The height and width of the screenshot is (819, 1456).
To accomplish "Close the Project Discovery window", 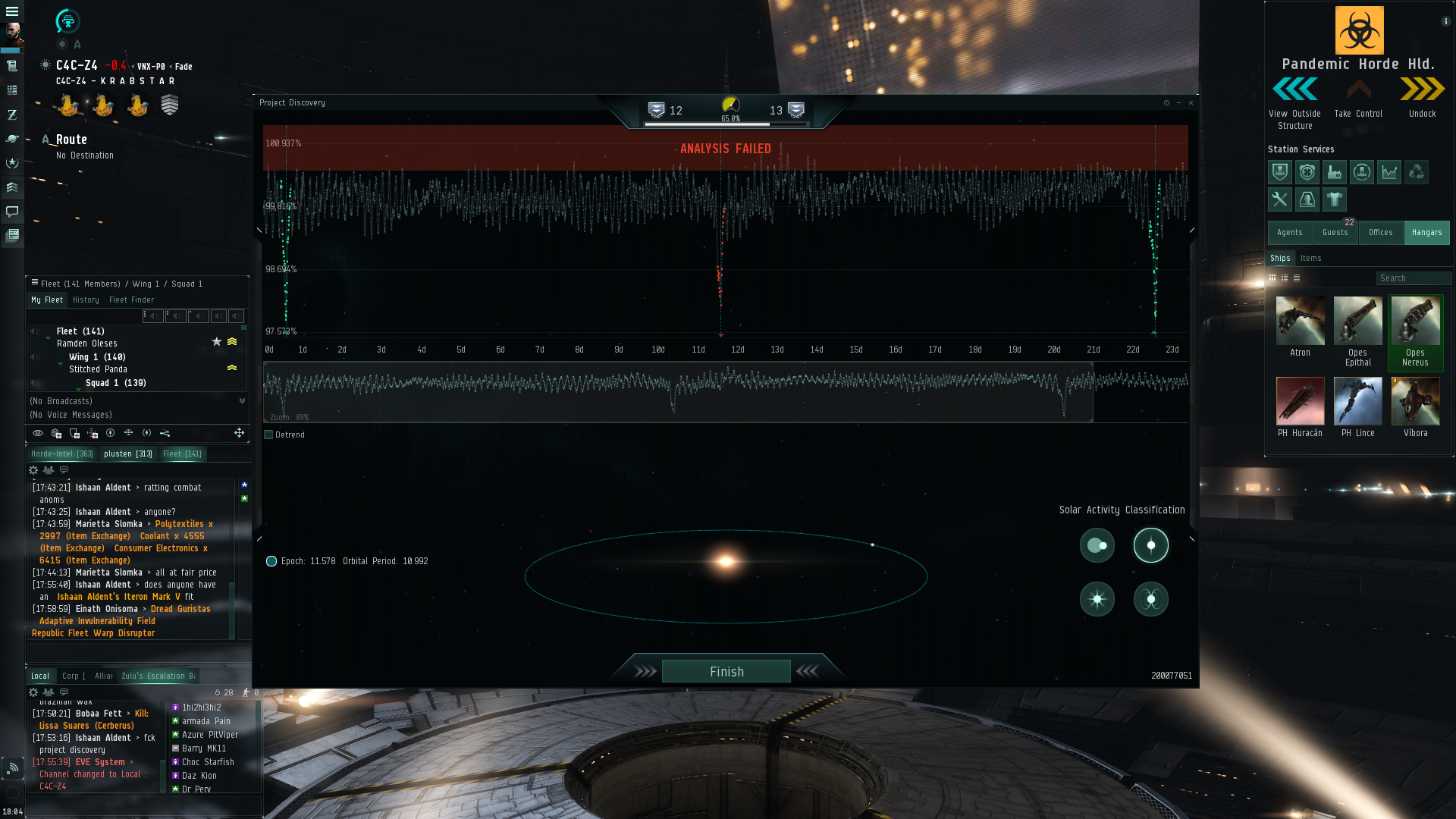I will point(1191,103).
